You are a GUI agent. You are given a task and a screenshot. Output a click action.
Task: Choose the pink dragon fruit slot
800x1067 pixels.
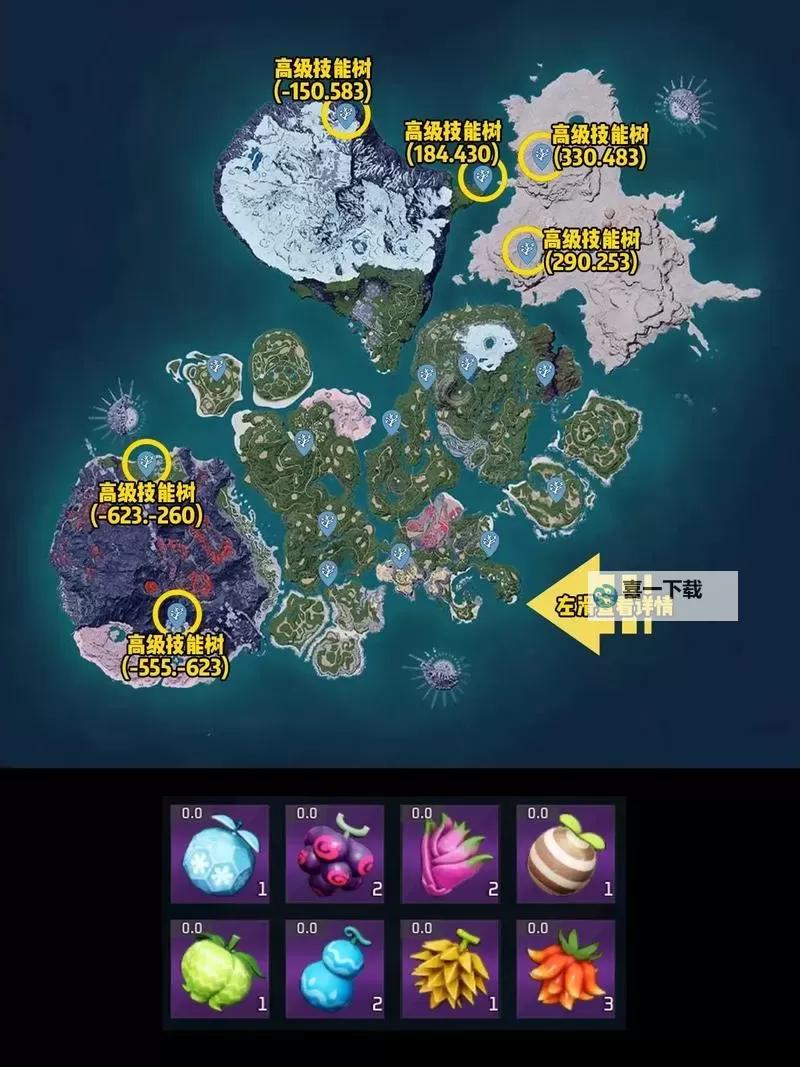coord(449,853)
